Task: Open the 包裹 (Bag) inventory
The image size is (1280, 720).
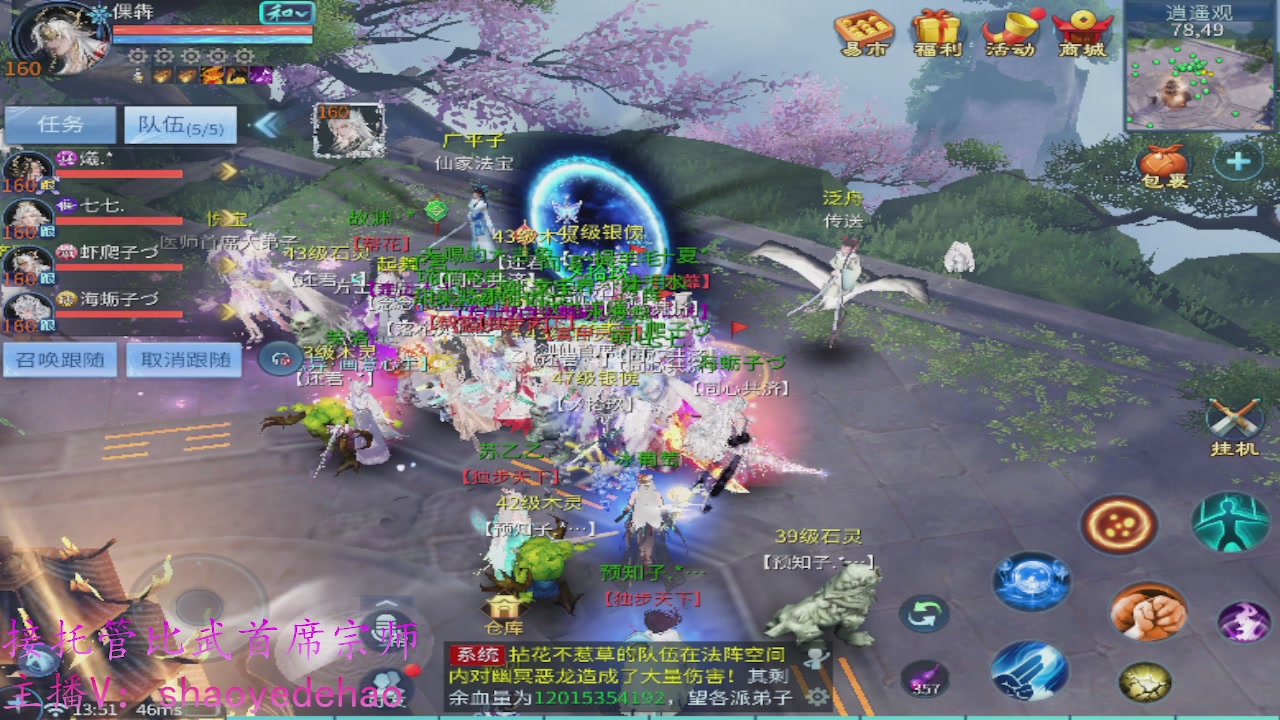Action: pyautogui.click(x=1162, y=163)
